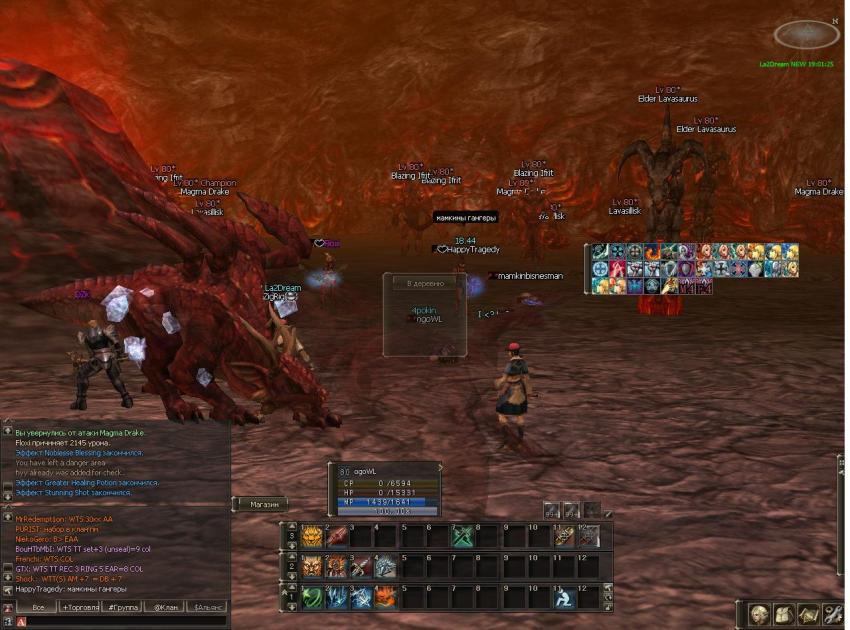This screenshot has width=850, height=630.
Task: Open the "Магазин" shop button
Action: coord(264,504)
